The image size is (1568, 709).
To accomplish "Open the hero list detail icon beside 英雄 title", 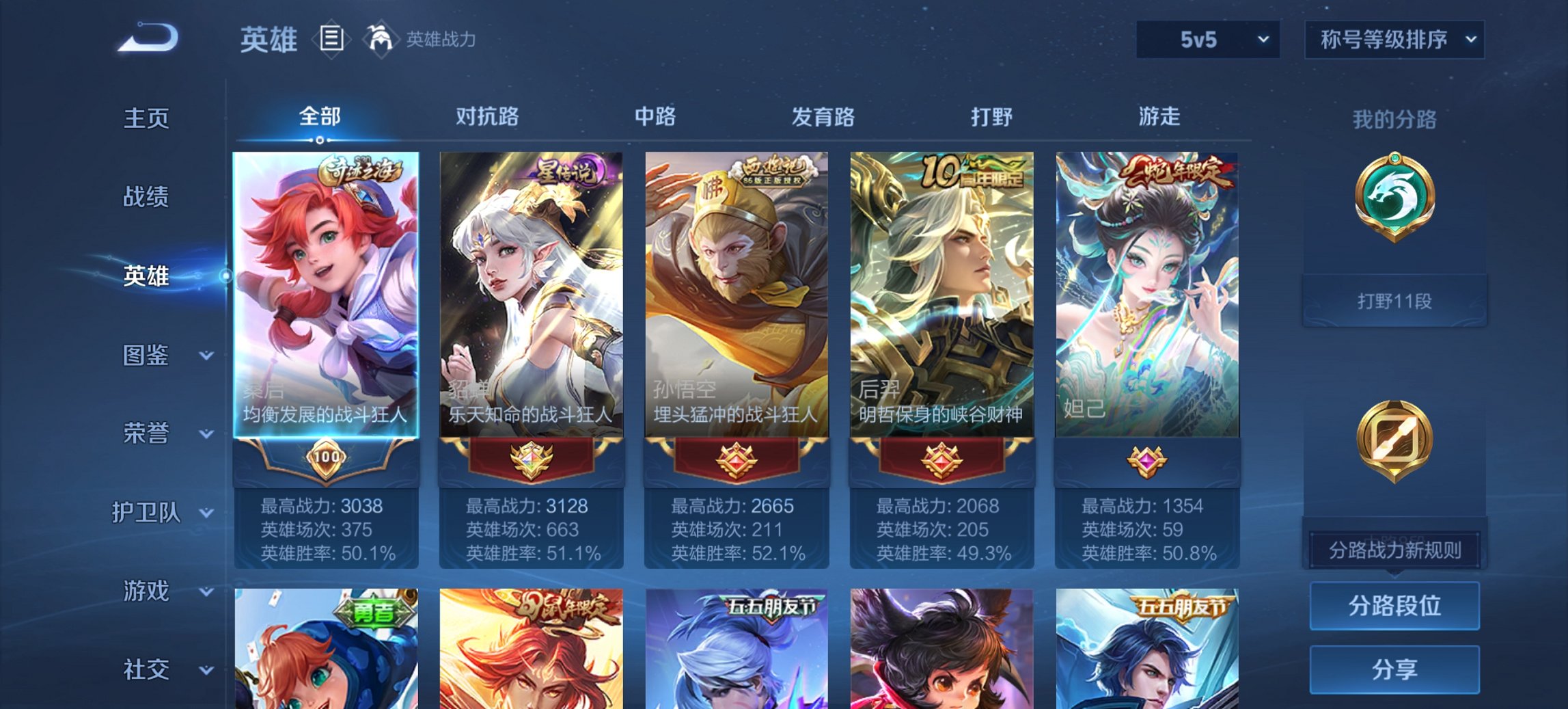I will click(331, 40).
